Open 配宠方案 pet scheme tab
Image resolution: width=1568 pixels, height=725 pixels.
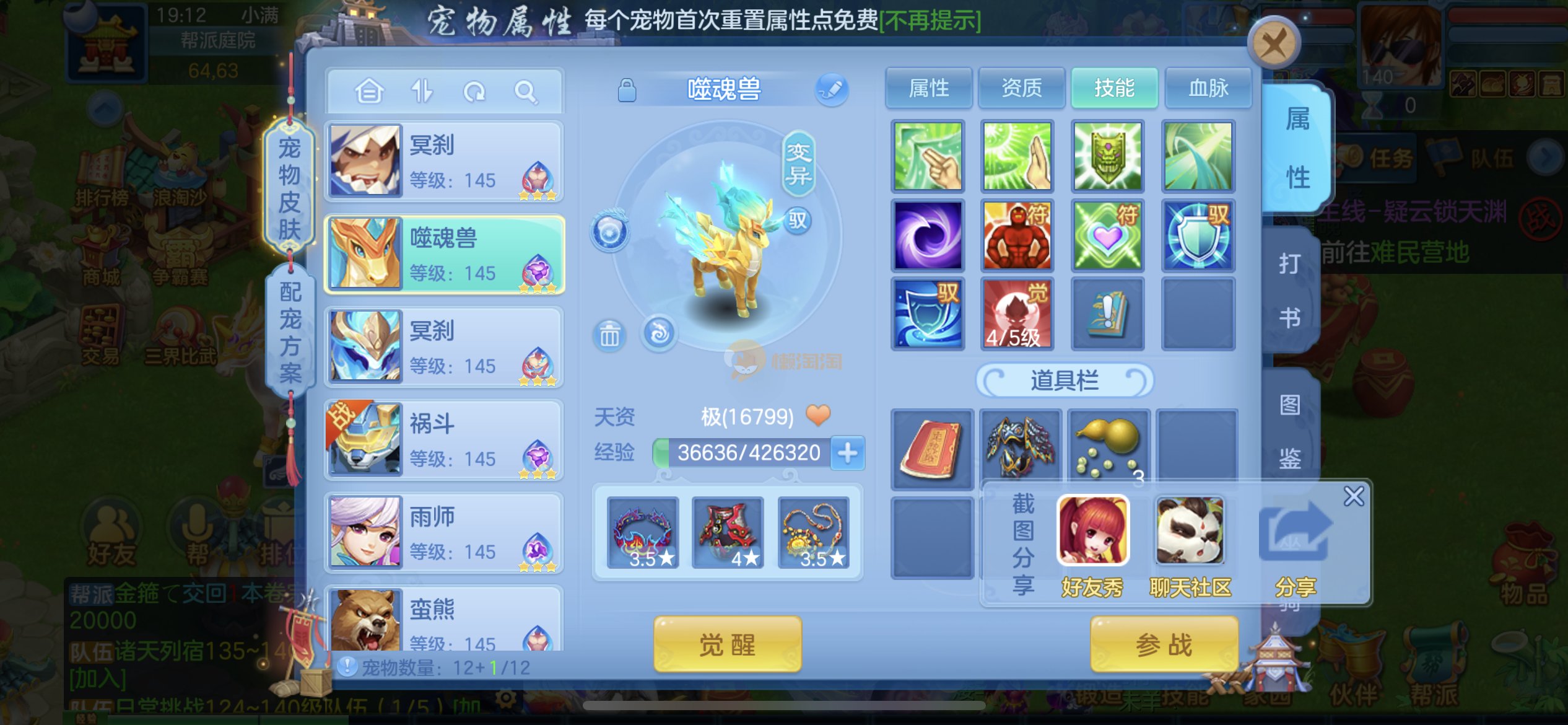(x=290, y=332)
